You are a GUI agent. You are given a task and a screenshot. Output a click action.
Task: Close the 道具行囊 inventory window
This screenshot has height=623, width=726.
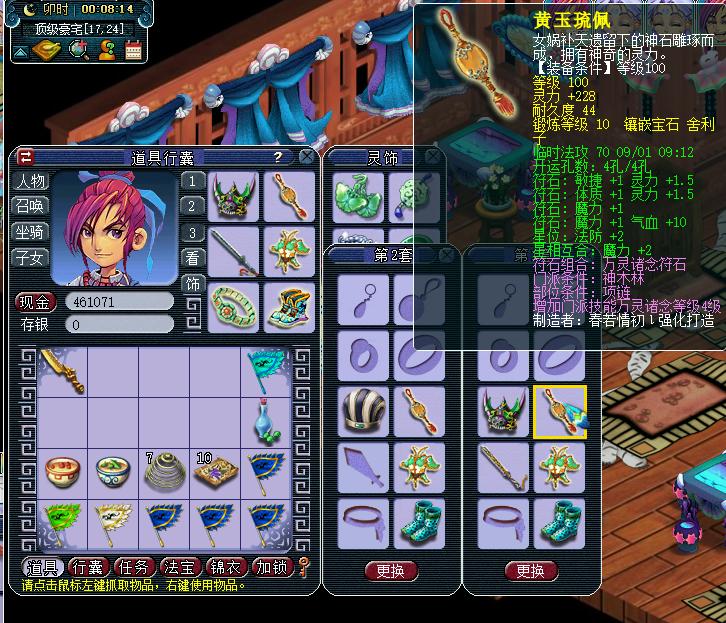[306, 157]
